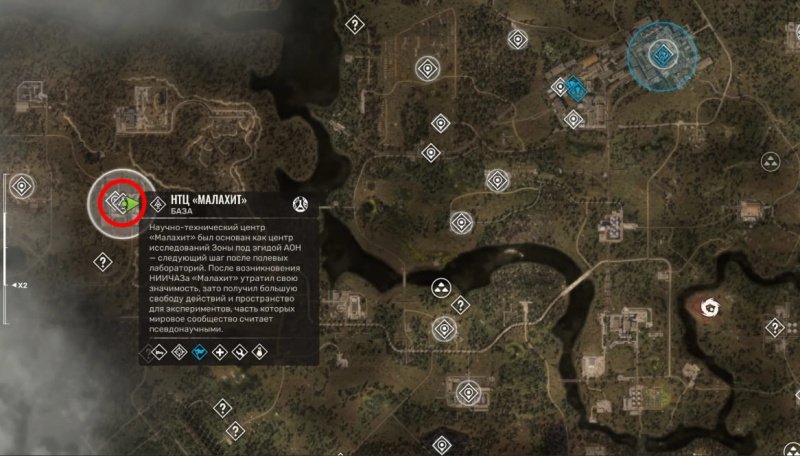
Task: Select the blue highlighted diamond marker among buildings
Action: [x=576, y=89]
